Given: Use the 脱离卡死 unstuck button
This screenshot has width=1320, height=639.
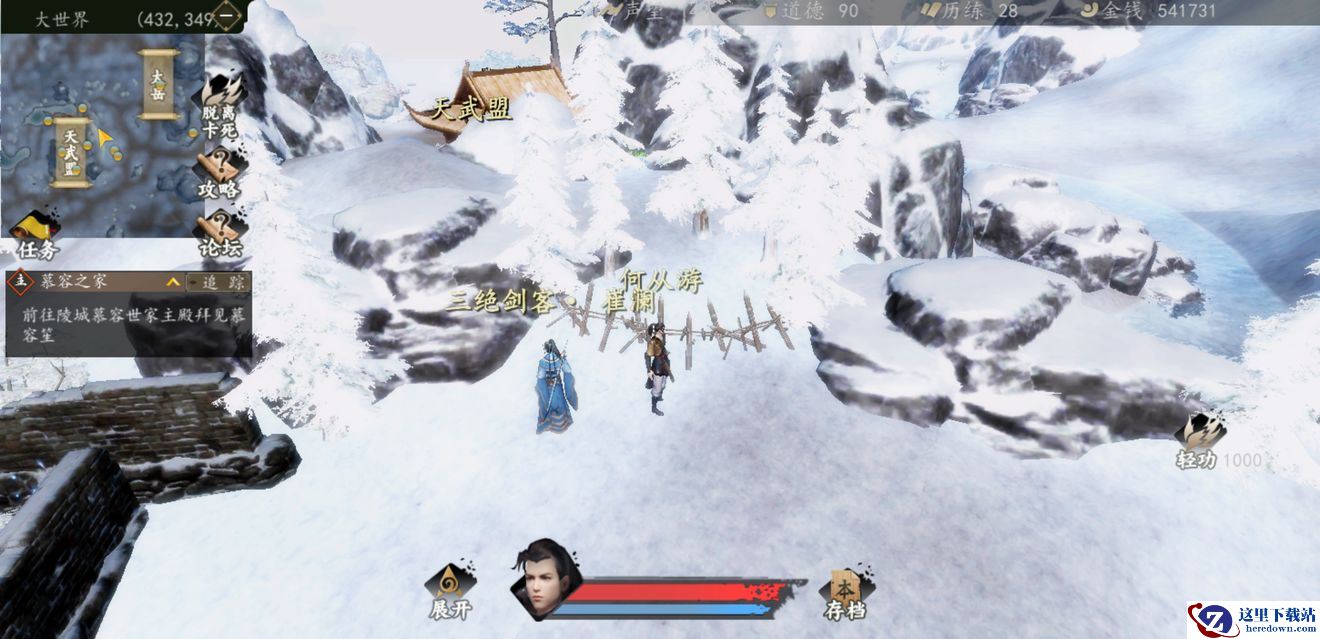Looking at the screenshot, I should (221, 102).
